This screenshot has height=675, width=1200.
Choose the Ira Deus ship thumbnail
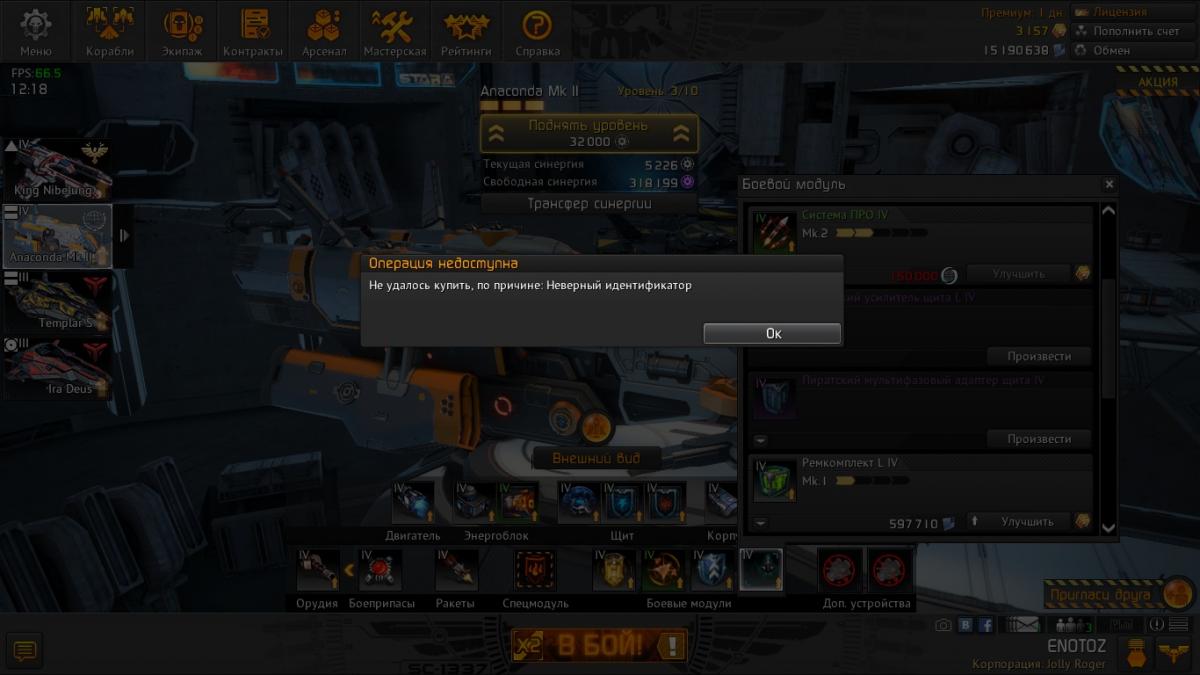(x=57, y=368)
